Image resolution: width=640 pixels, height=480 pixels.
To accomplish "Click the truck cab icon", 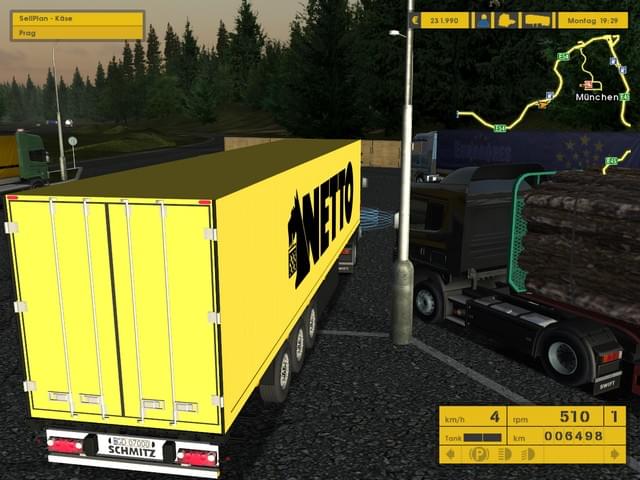I will coord(507,20).
